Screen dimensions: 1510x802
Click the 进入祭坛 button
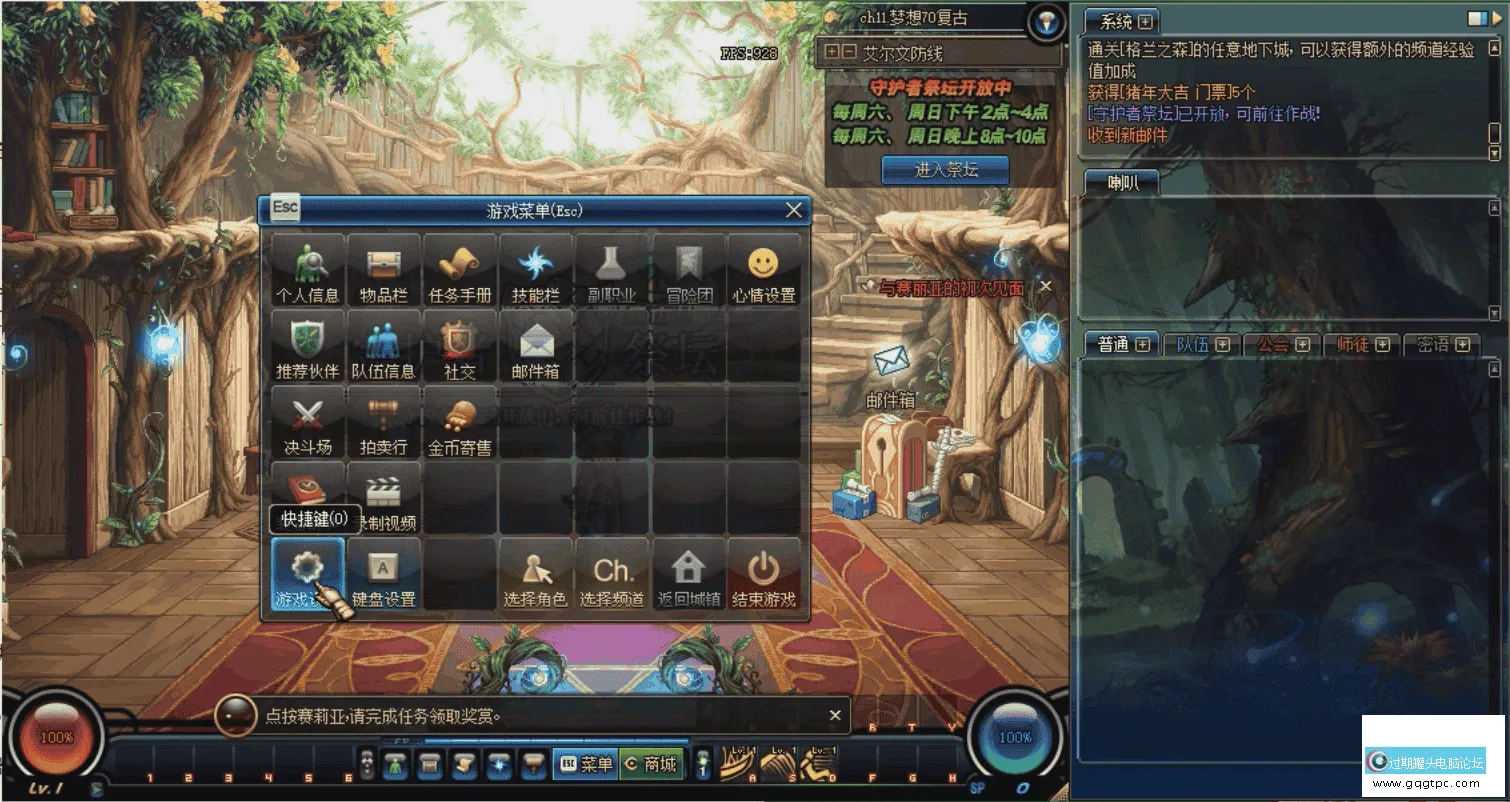tap(945, 170)
